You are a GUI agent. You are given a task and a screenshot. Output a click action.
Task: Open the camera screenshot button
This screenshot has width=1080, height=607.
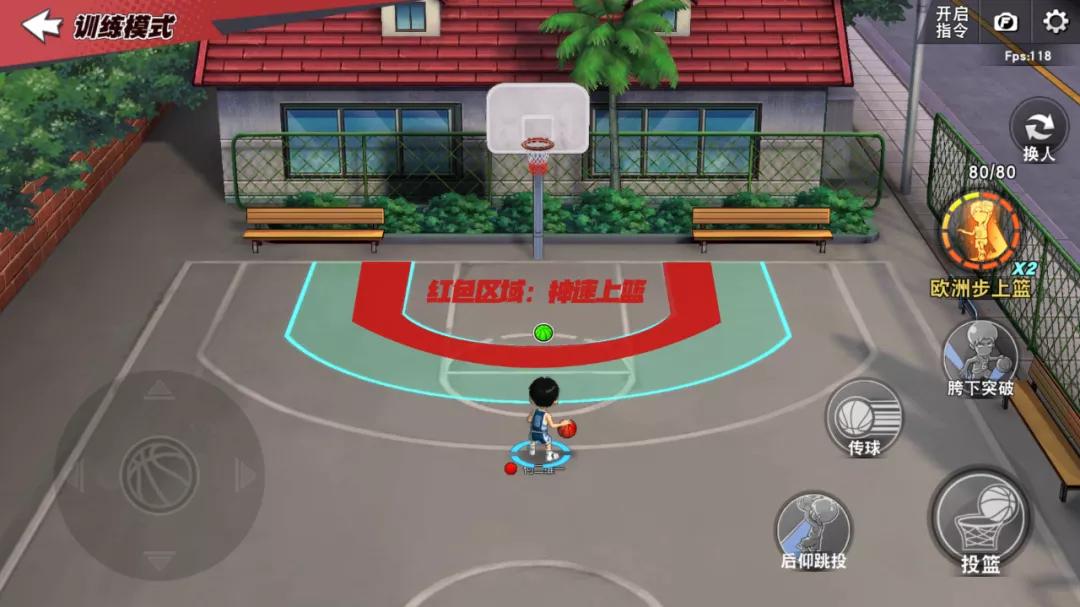point(1005,22)
